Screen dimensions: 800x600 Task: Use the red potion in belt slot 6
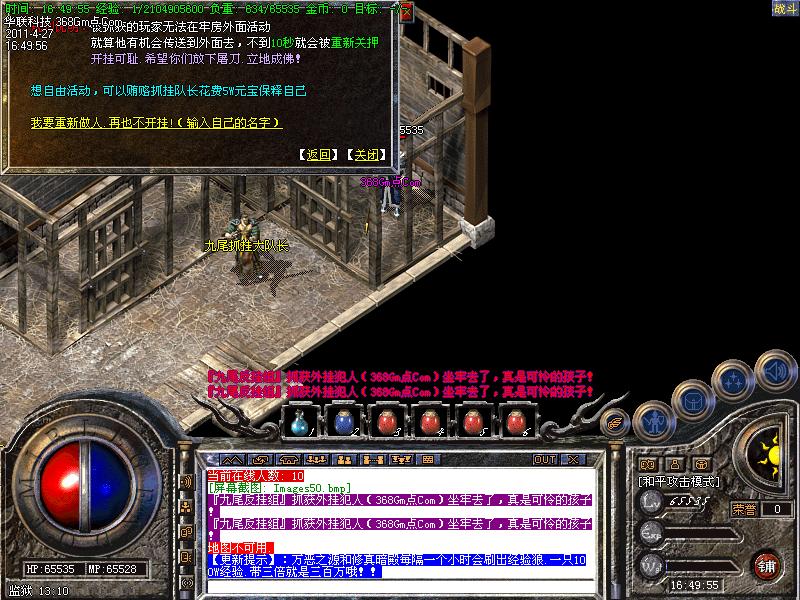516,422
